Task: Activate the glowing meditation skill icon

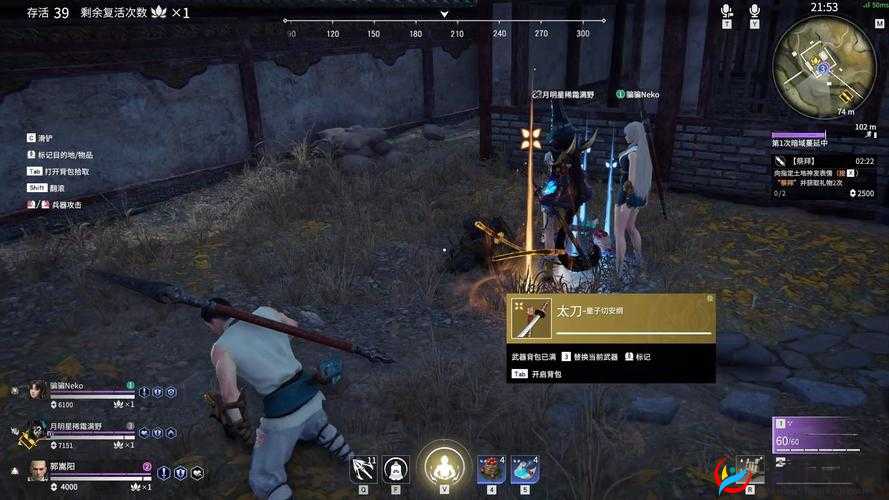Action: click(x=442, y=466)
